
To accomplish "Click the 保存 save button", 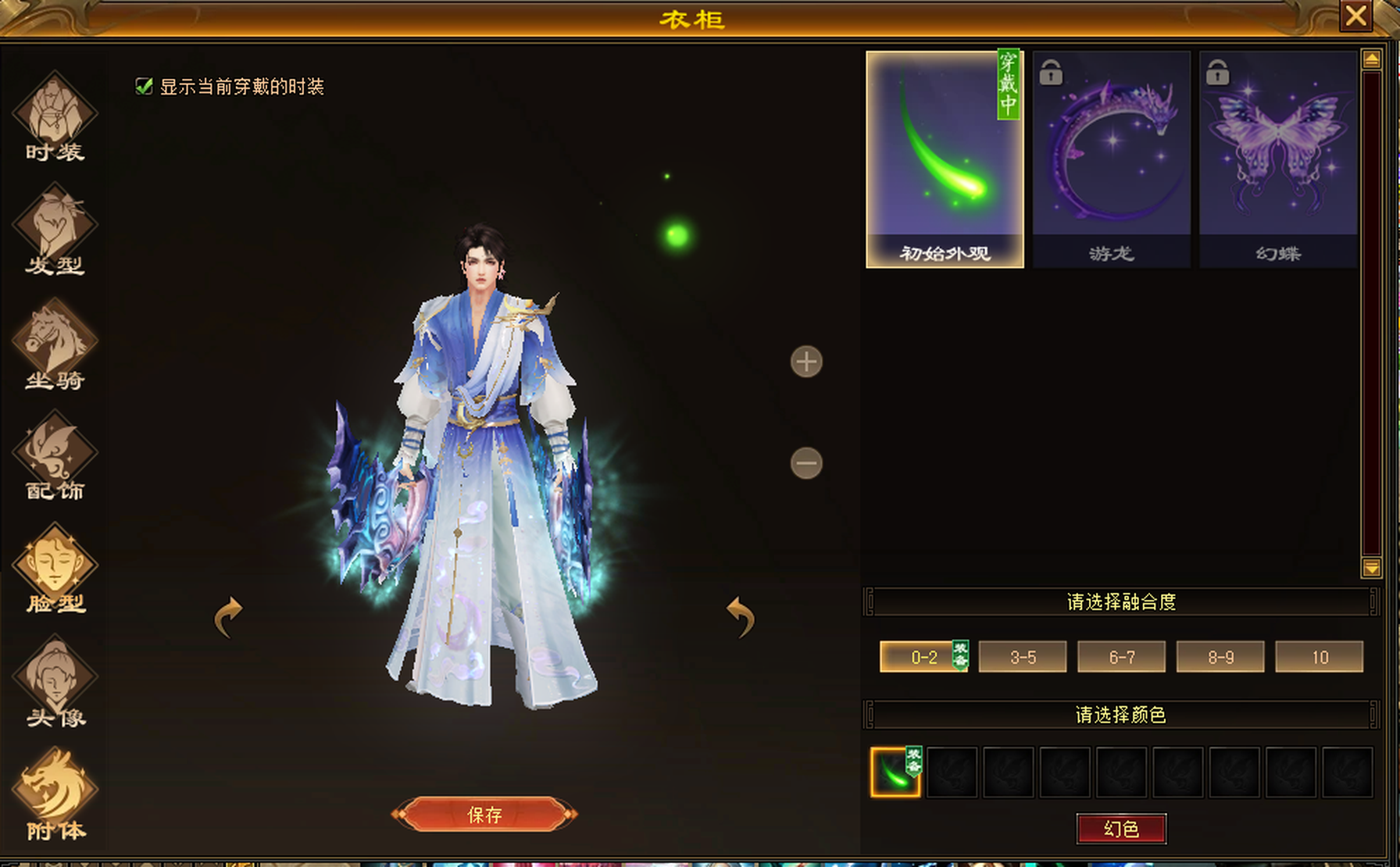I will (x=484, y=815).
